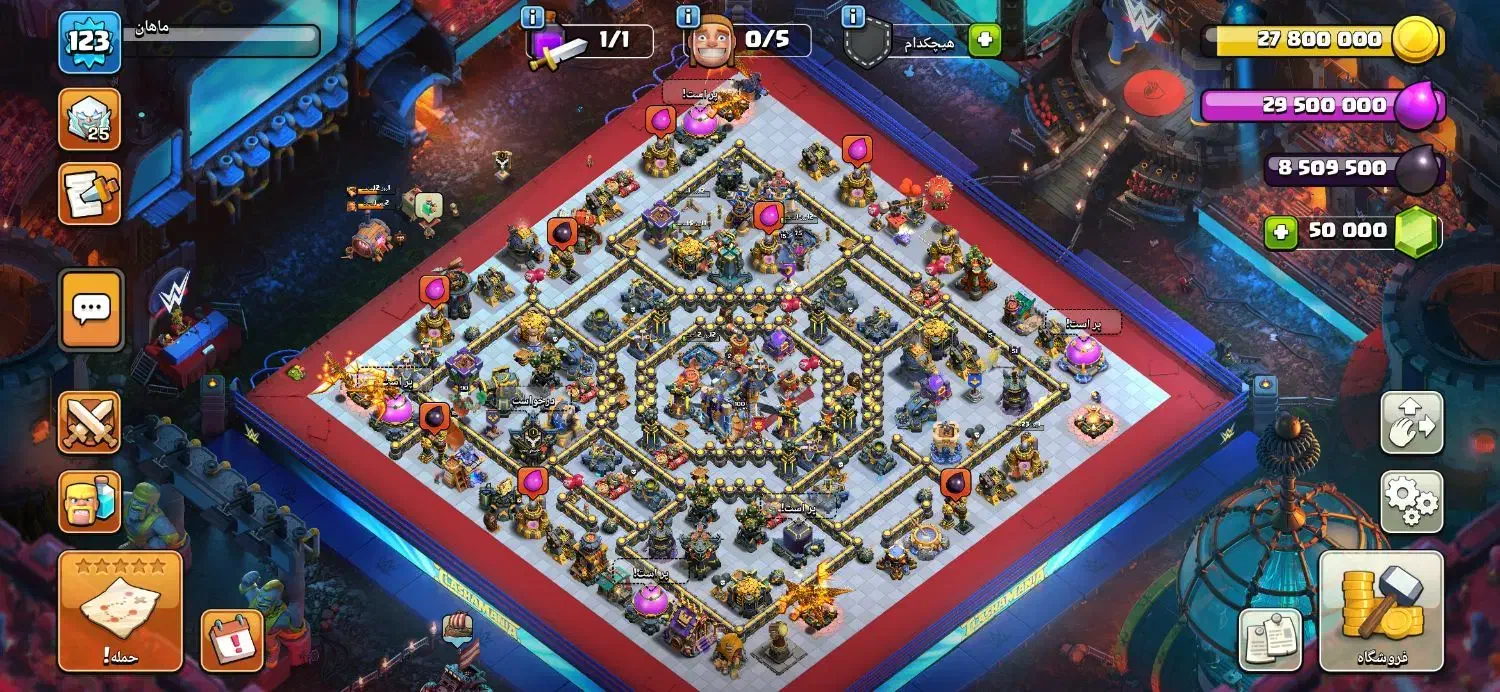This screenshot has height=692, width=1500.
Task: Tap the dark elixir drop icon
Action: pos(1418,169)
